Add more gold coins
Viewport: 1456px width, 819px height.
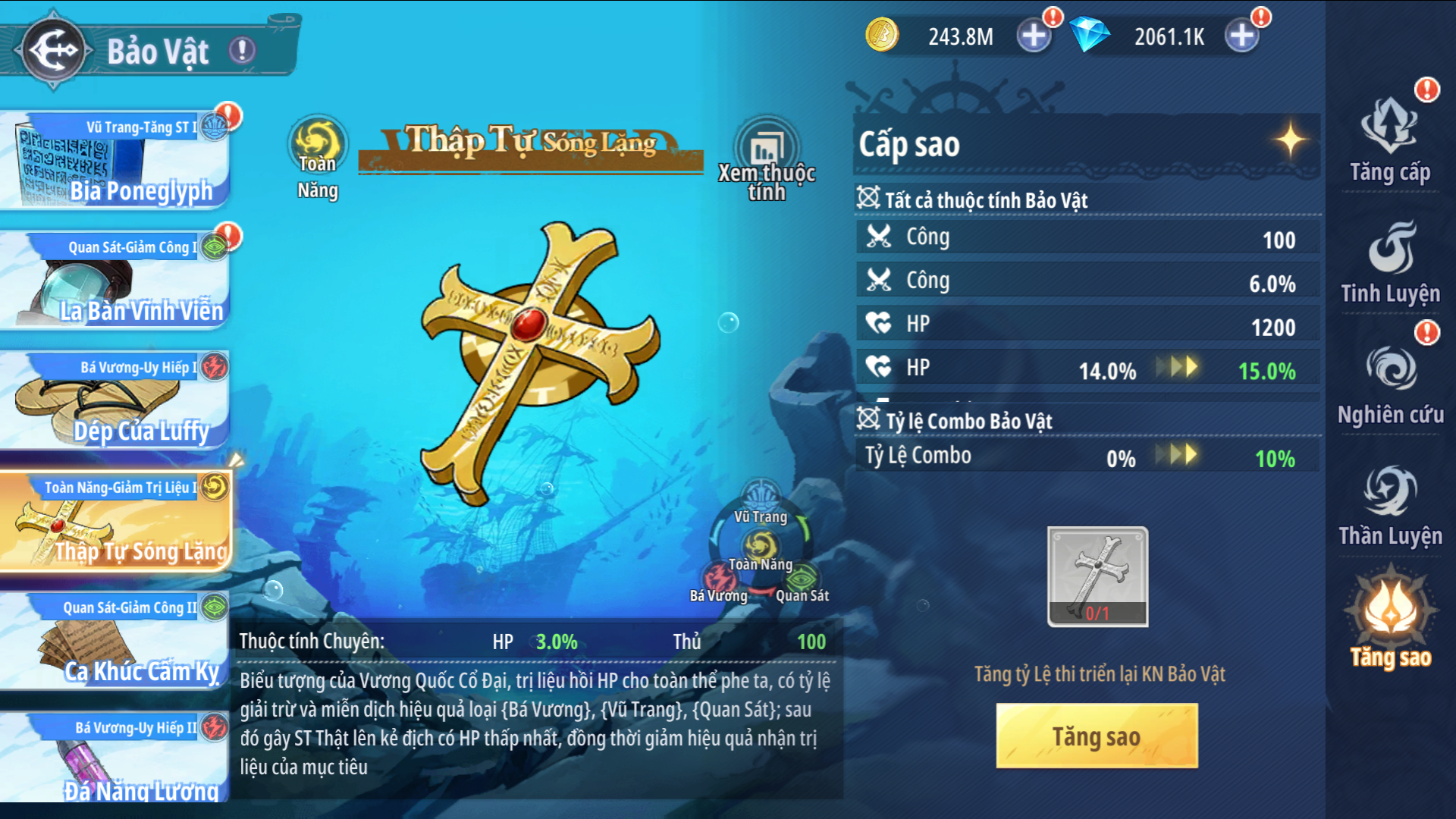click(1033, 36)
